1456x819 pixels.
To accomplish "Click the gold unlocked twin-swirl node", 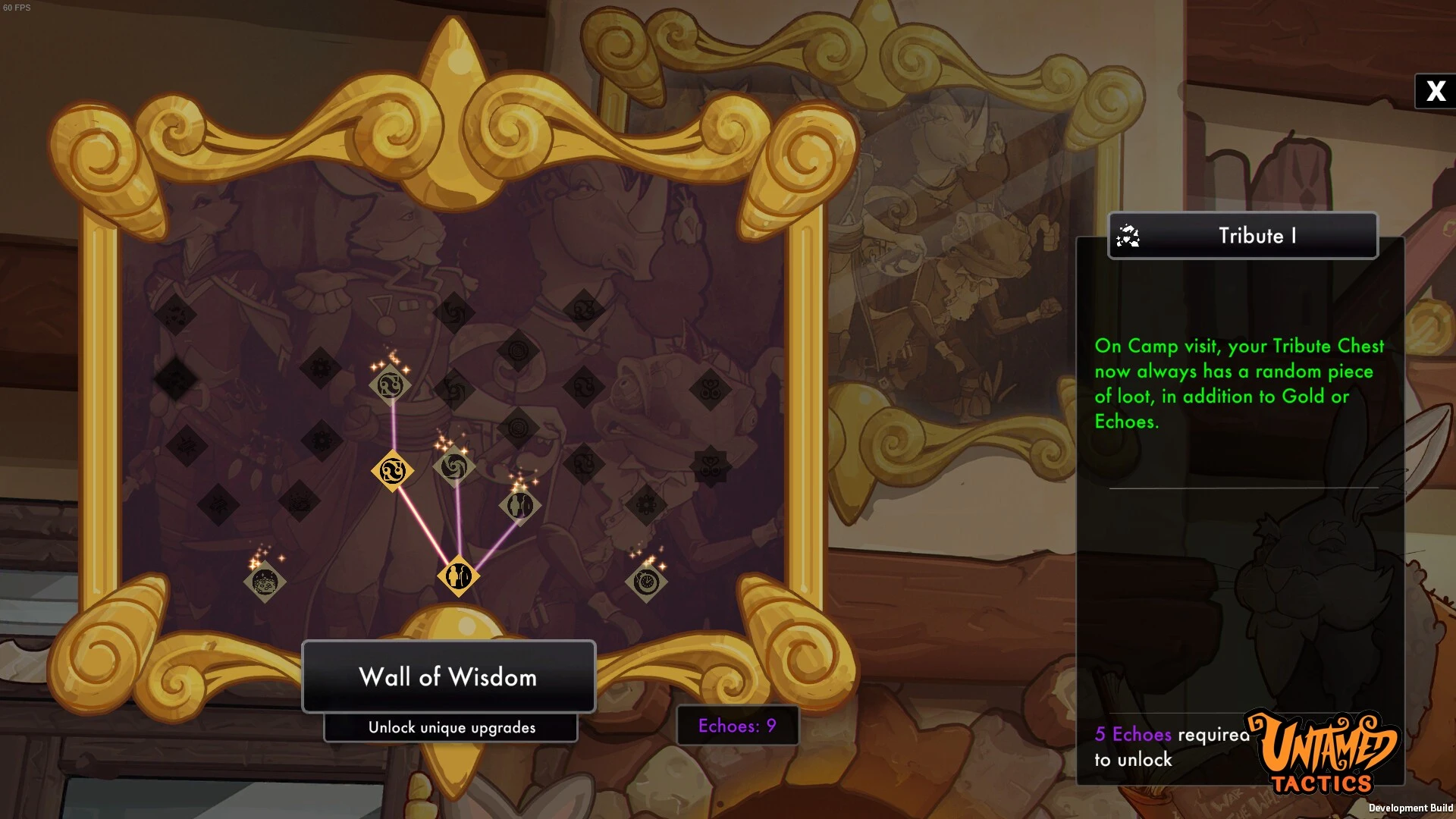I will point(392,471).
